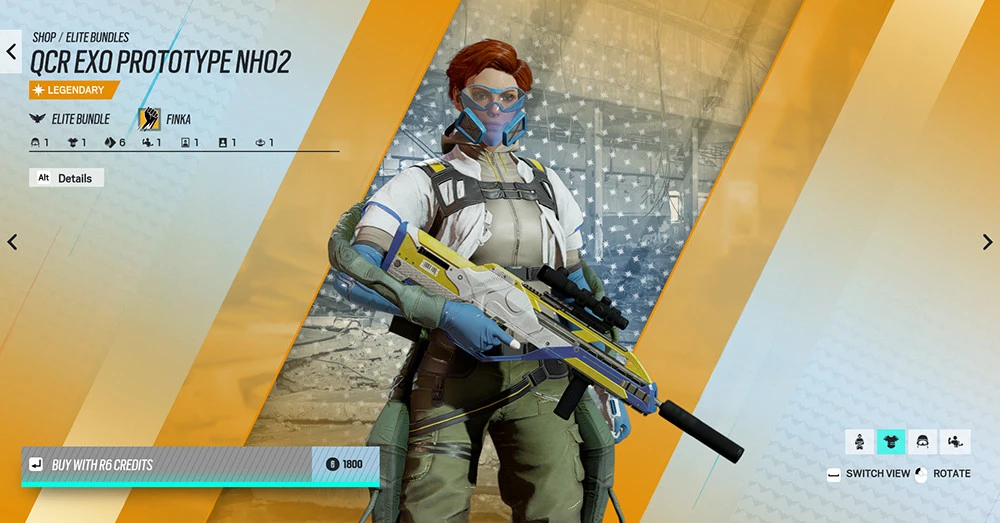Screen dimensions: 1000x523
Task: Show the previous bundle with left arrow
Action: (x=12, y=242)
